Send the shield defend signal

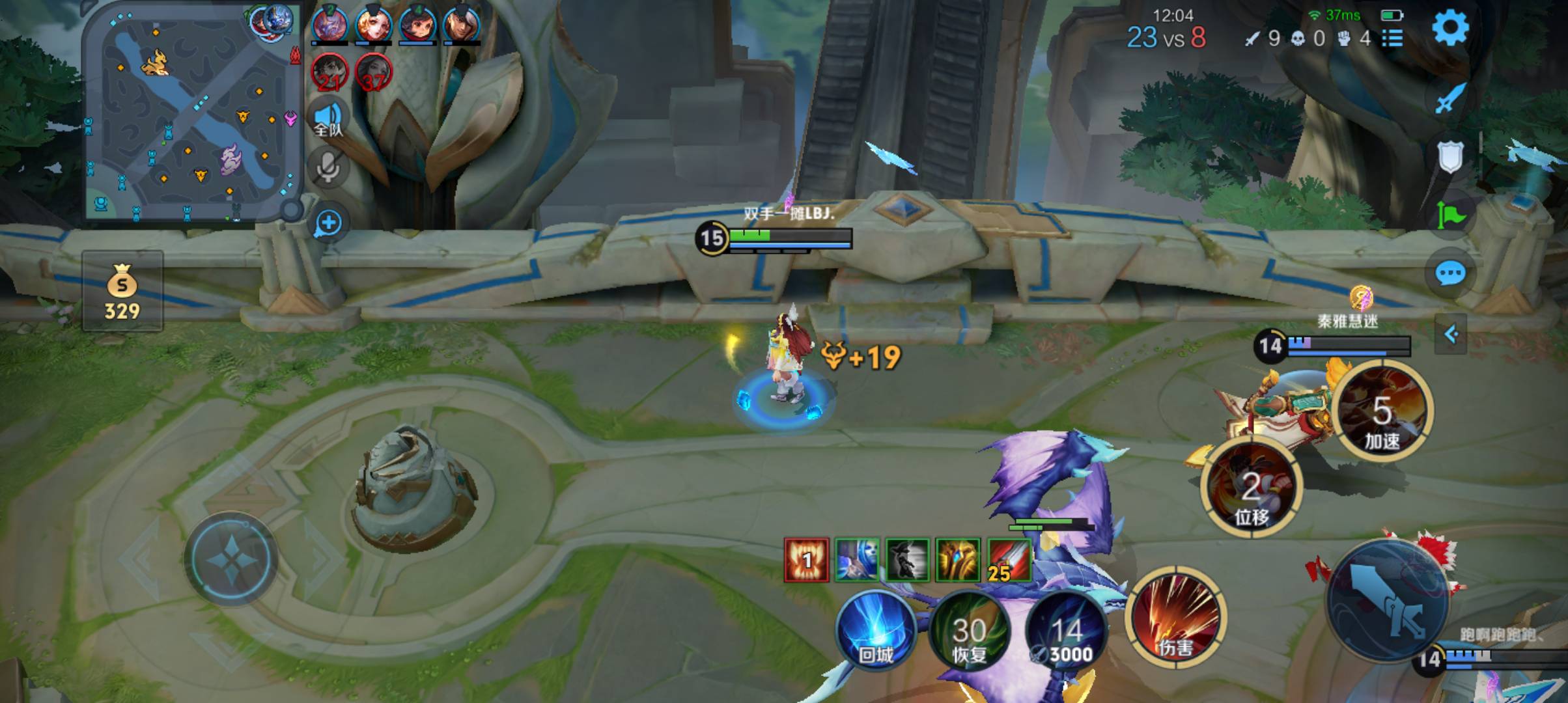tap(1450, 157)
